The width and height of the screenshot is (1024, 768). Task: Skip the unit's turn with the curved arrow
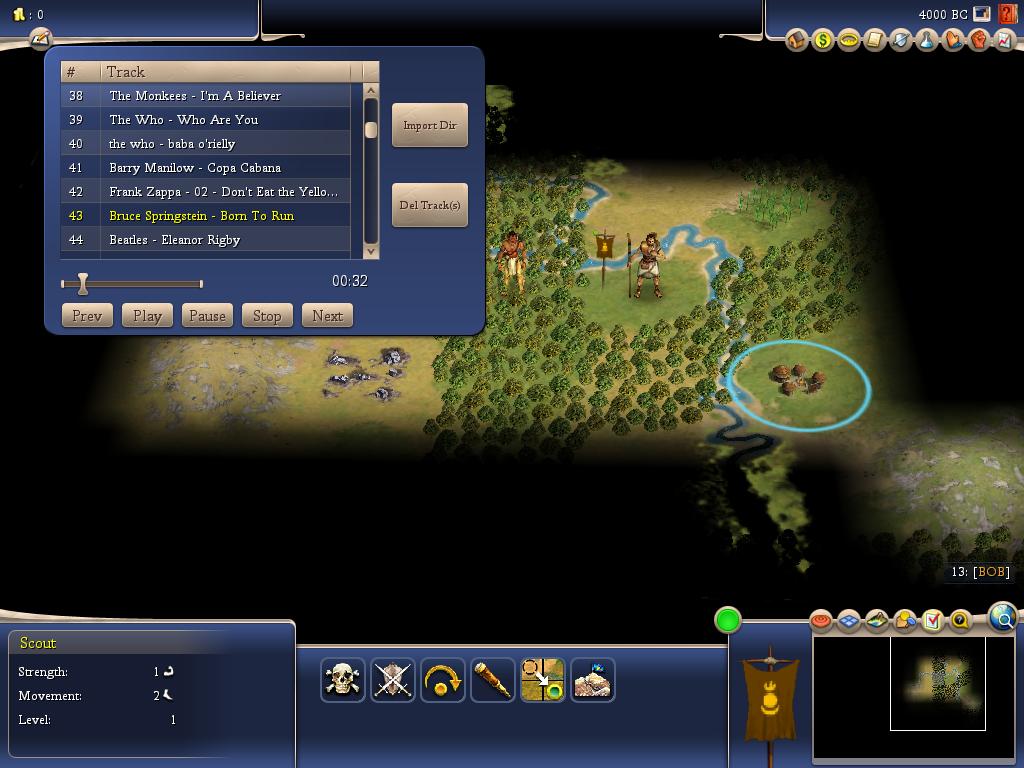(x=443, y=680)
